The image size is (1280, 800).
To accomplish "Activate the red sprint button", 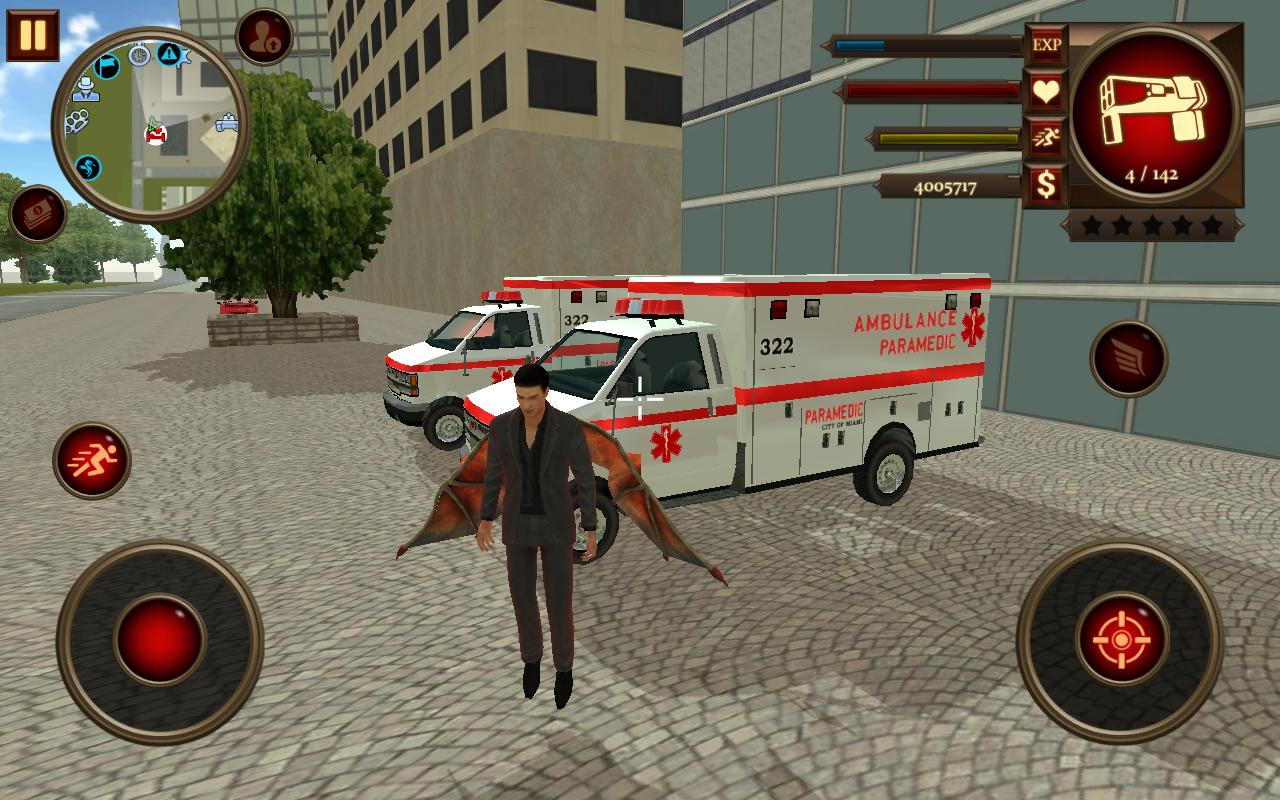I will [92, 460].
